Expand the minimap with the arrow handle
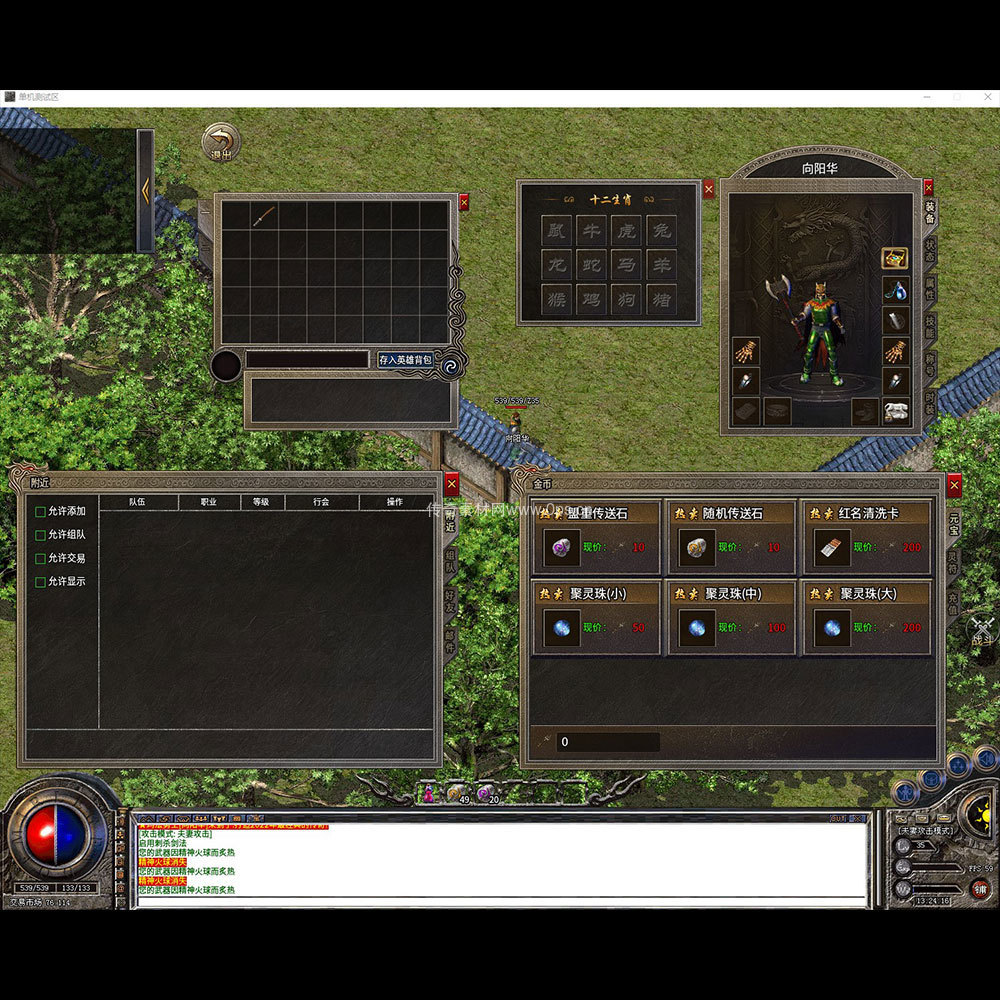Image resolution: width=1000 pixels, height=1000 pixels. [x=145, y=190]
